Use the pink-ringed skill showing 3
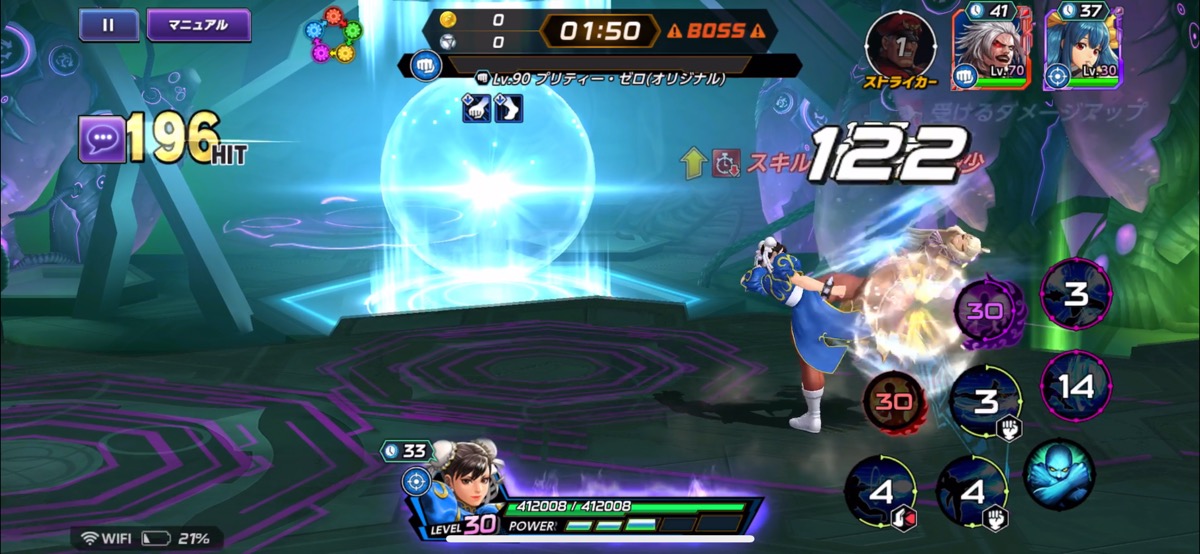This screenshot has height=554, width=1200. [x=1075, y=294]
